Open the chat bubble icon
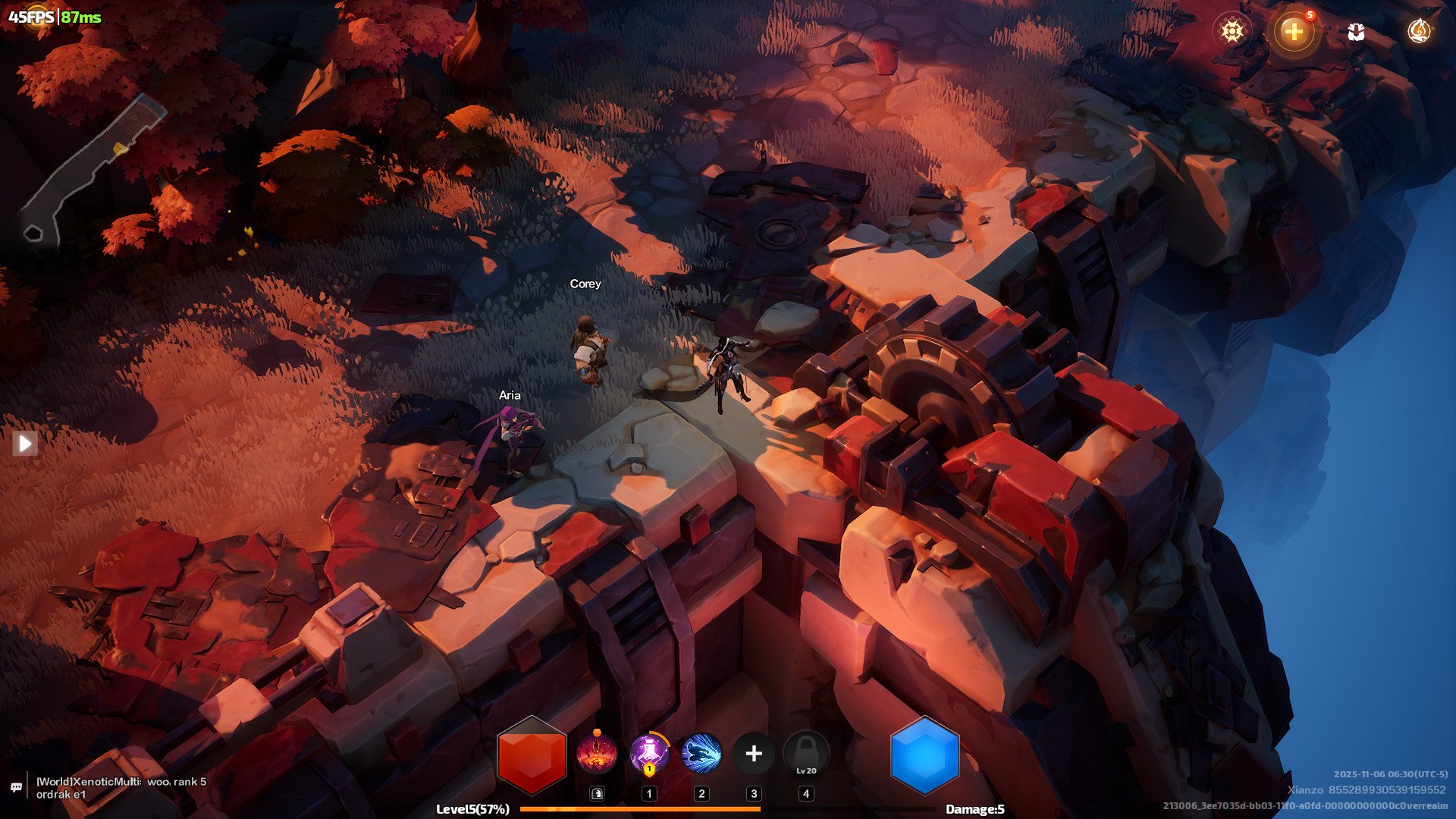This screenshot has width=1456, height=819. point(16,787)
